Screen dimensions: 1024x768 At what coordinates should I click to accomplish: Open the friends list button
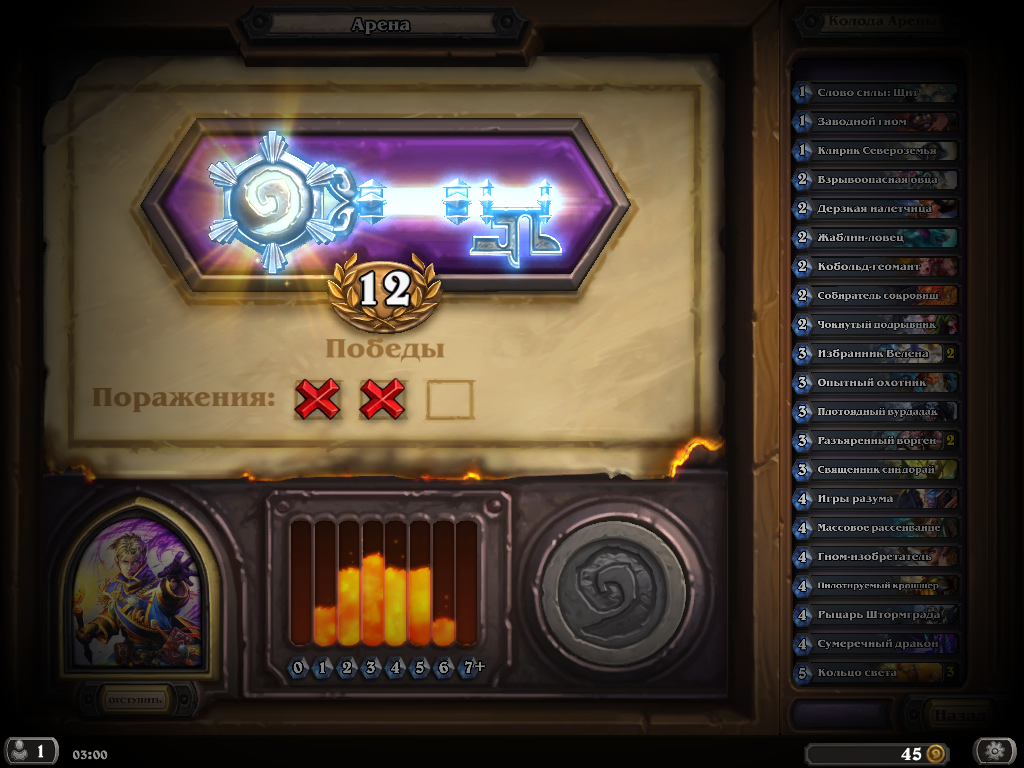point(30,751)
